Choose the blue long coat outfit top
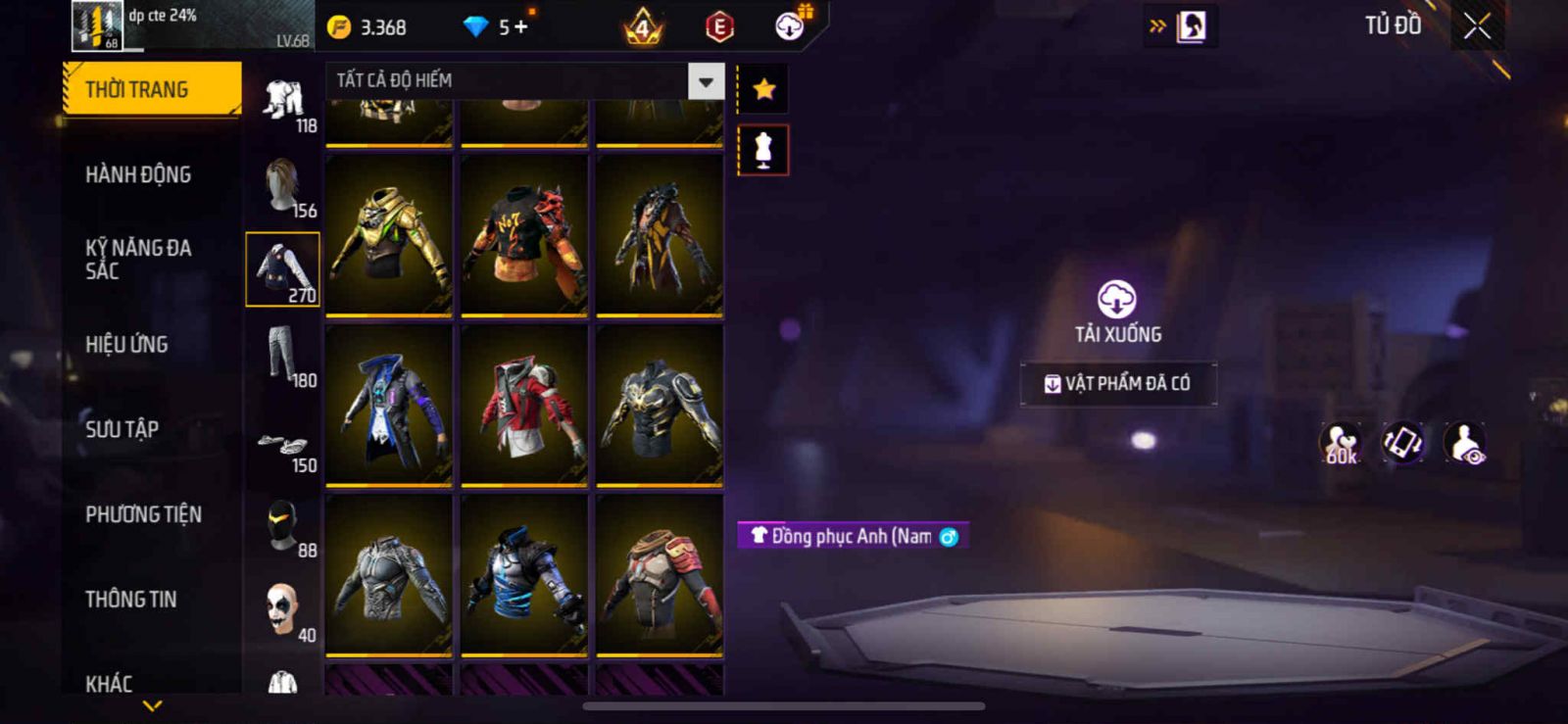This screenshot has height=724, width=1568. [x=389, y=405]
